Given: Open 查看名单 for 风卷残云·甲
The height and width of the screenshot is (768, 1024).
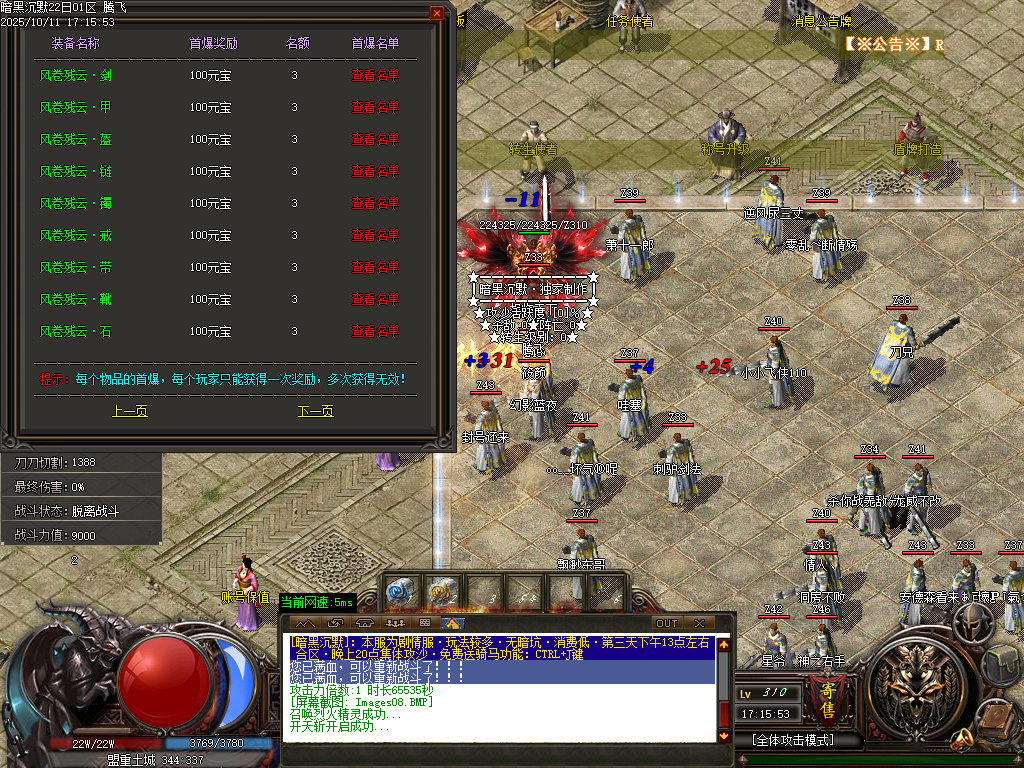Looking at the screenshot, I should point(375,107).
